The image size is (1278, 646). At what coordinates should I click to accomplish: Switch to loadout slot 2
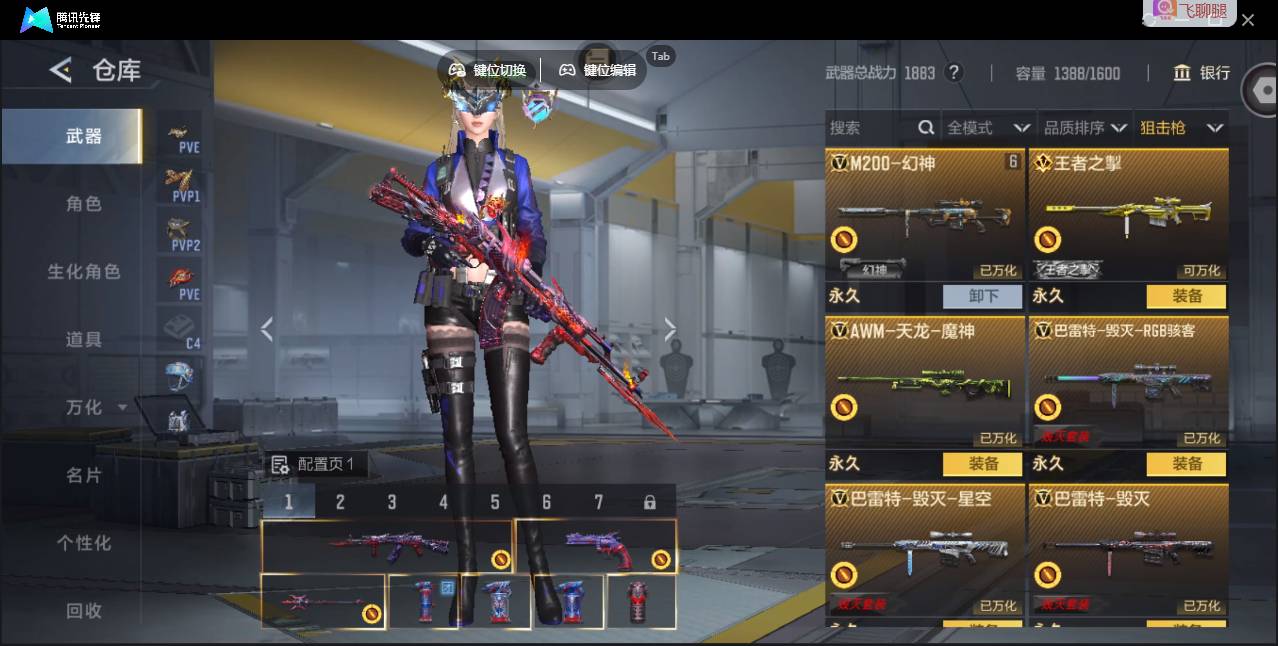(340, 502)
